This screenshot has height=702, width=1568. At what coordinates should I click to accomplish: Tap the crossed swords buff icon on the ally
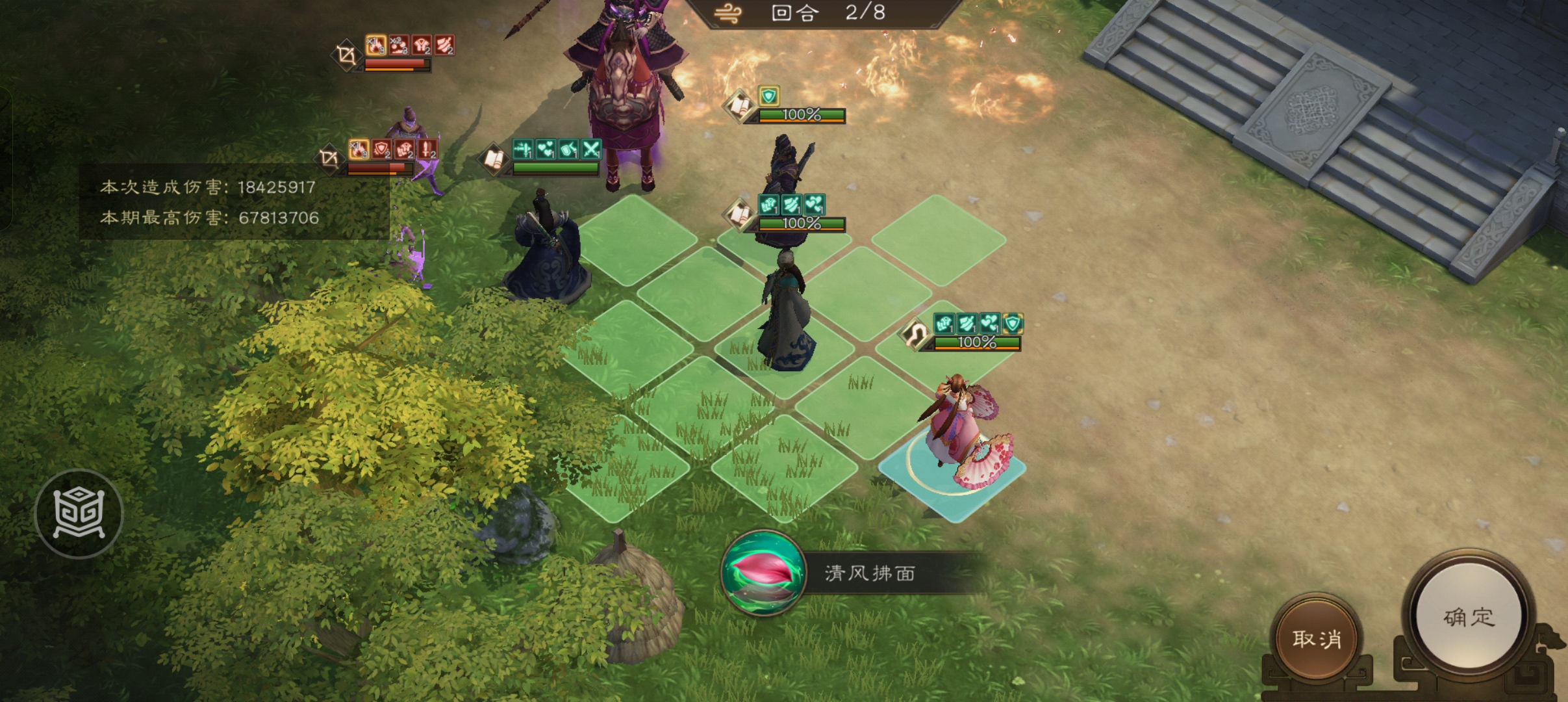pyautogui.click(x=590, y=149)
